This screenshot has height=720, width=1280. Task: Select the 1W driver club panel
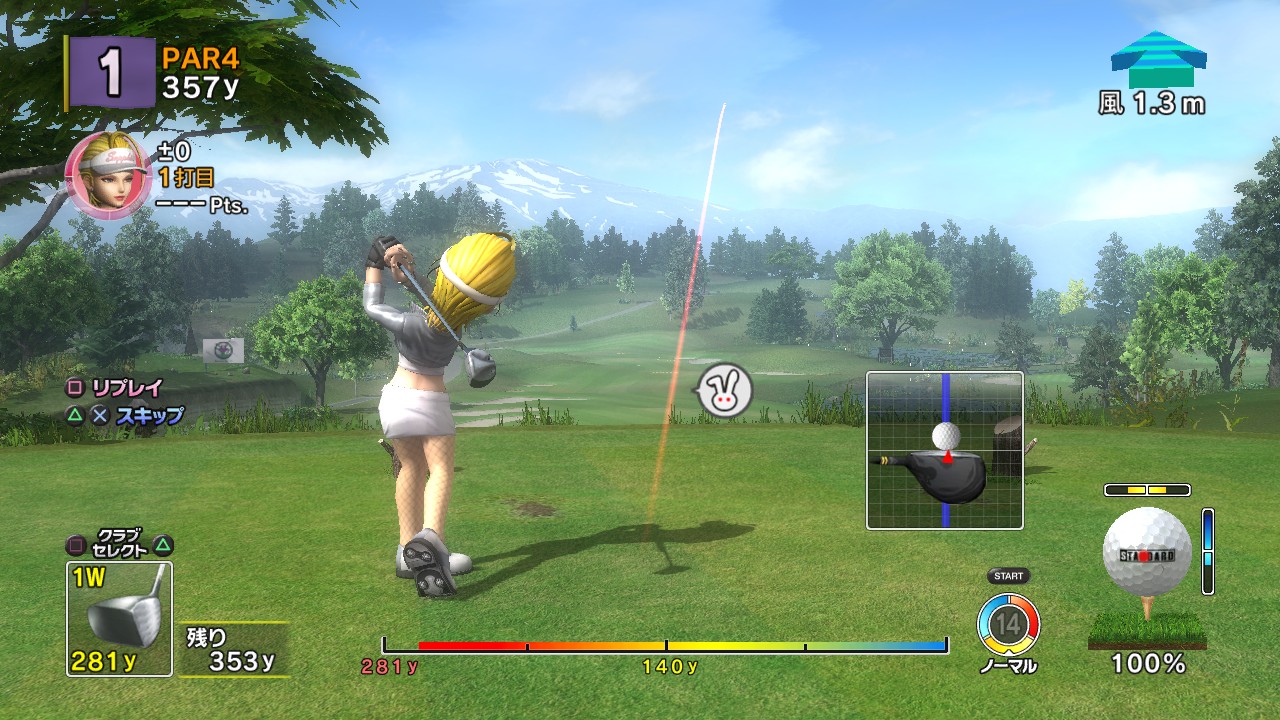pyautogui.click(x=119, y=618)
